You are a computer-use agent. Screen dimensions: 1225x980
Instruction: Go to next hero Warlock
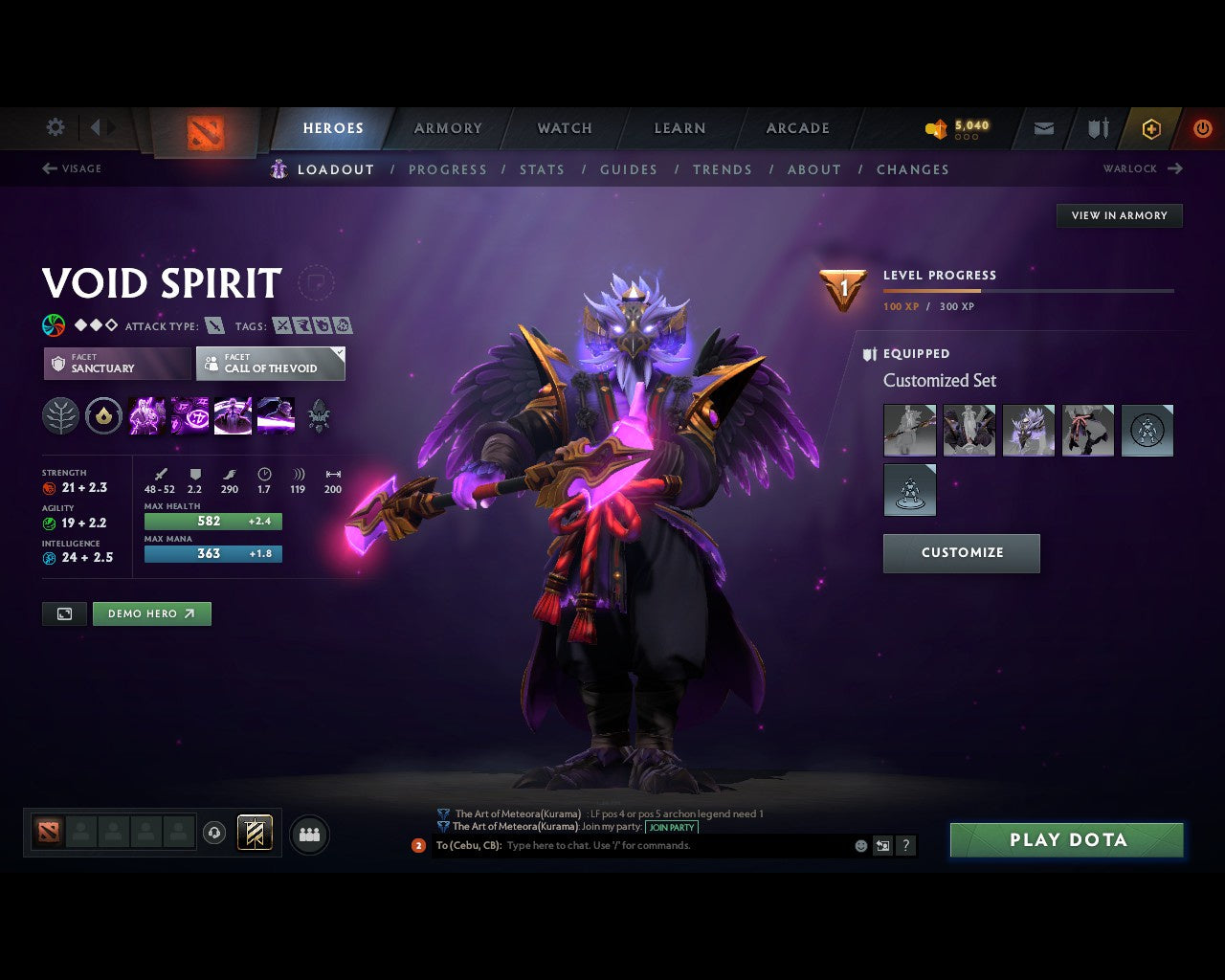point(1143,168)
